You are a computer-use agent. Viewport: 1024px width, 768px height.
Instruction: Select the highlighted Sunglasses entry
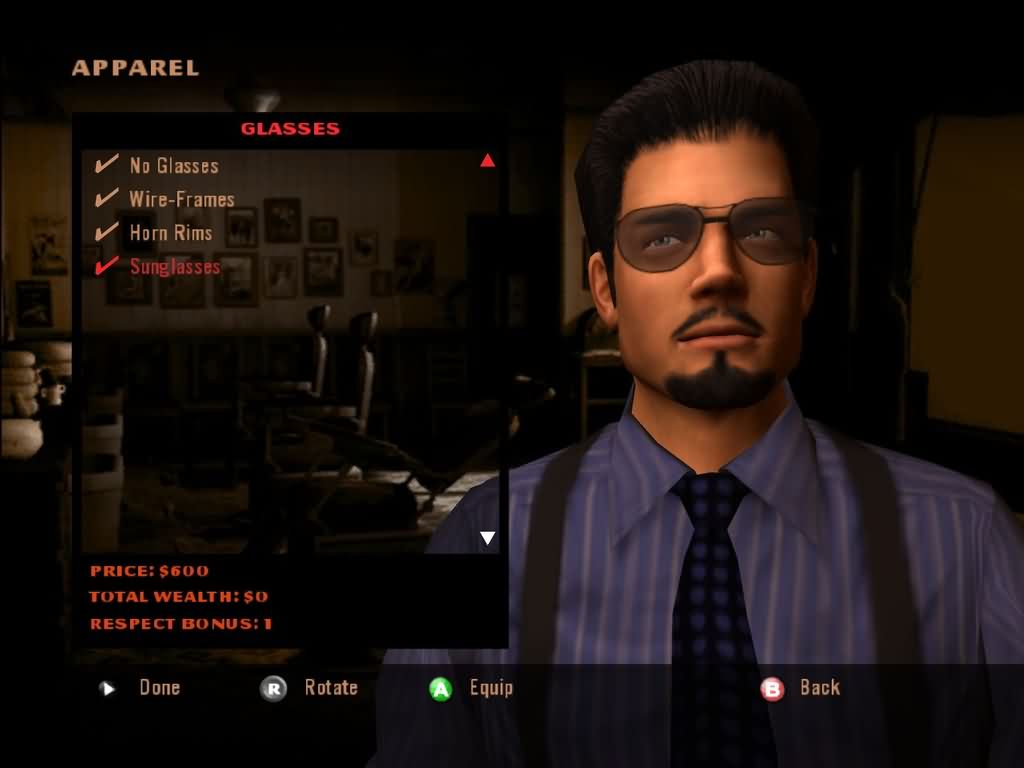tap(174, 267)
